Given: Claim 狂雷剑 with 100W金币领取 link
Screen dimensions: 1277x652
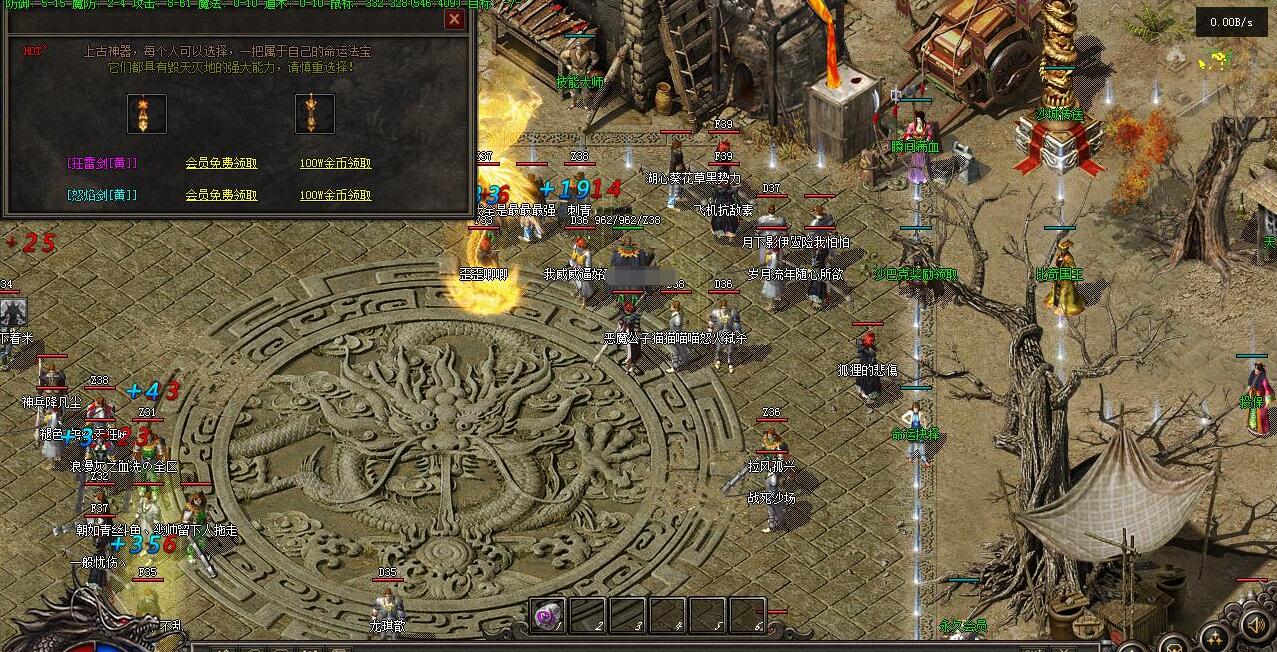Looking at the screenshot, I should tap(335, 163).
